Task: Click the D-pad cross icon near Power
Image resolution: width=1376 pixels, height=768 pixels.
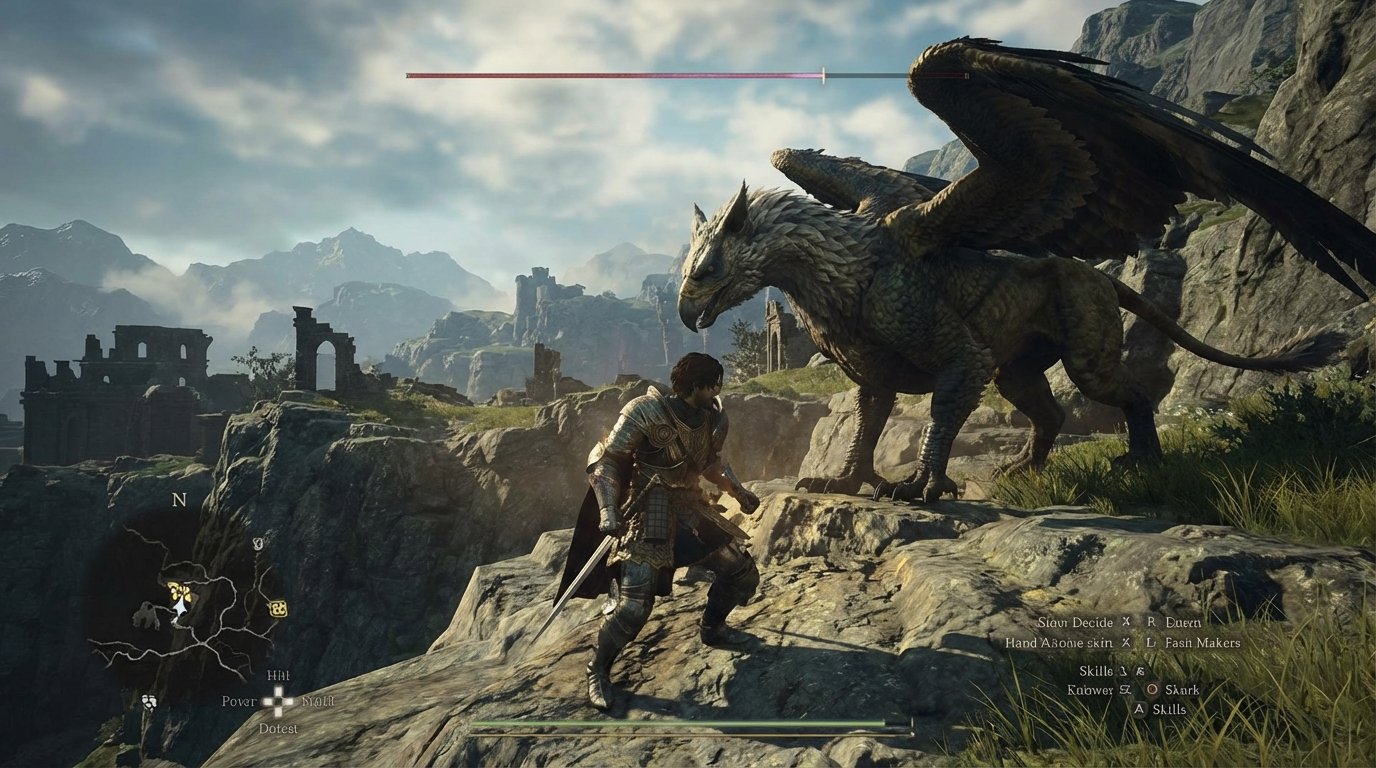Action: (x=277, y=701)
